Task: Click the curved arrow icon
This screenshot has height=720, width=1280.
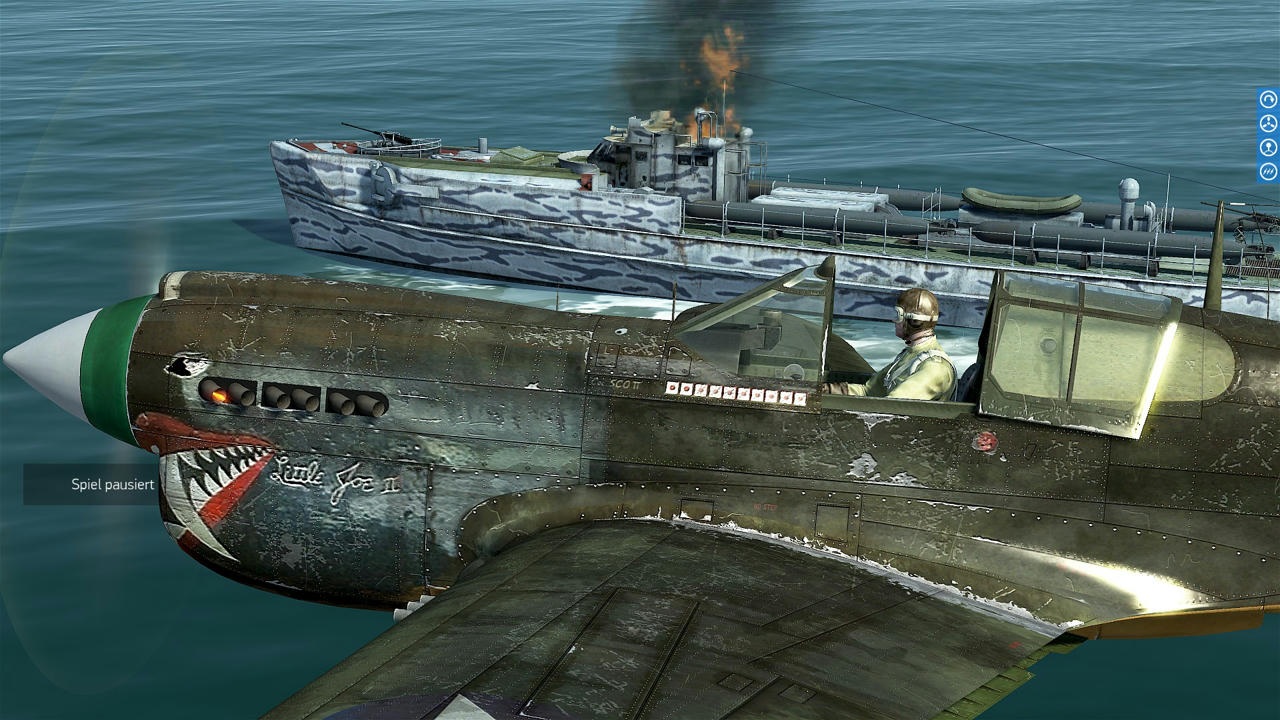Action: 1268,99
